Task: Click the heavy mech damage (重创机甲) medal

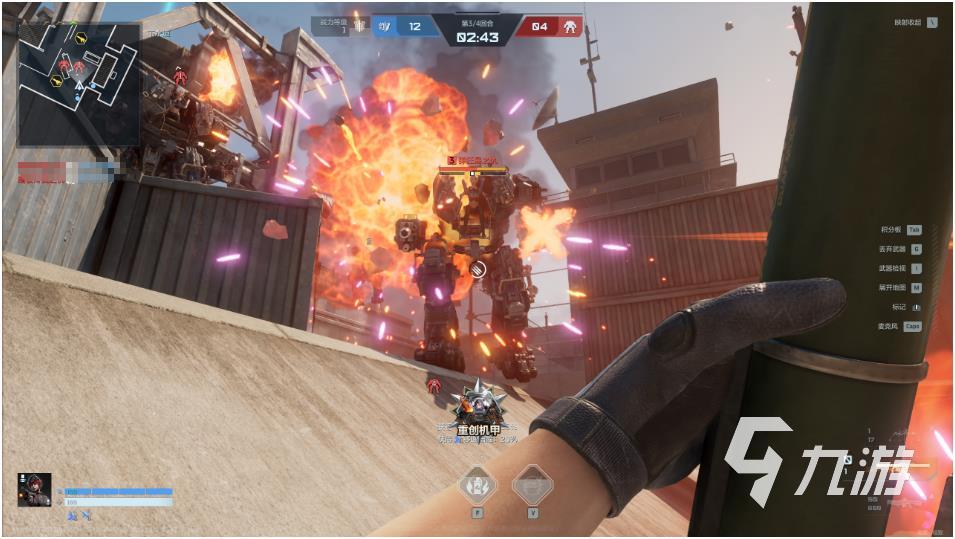Action: point(474,403)
